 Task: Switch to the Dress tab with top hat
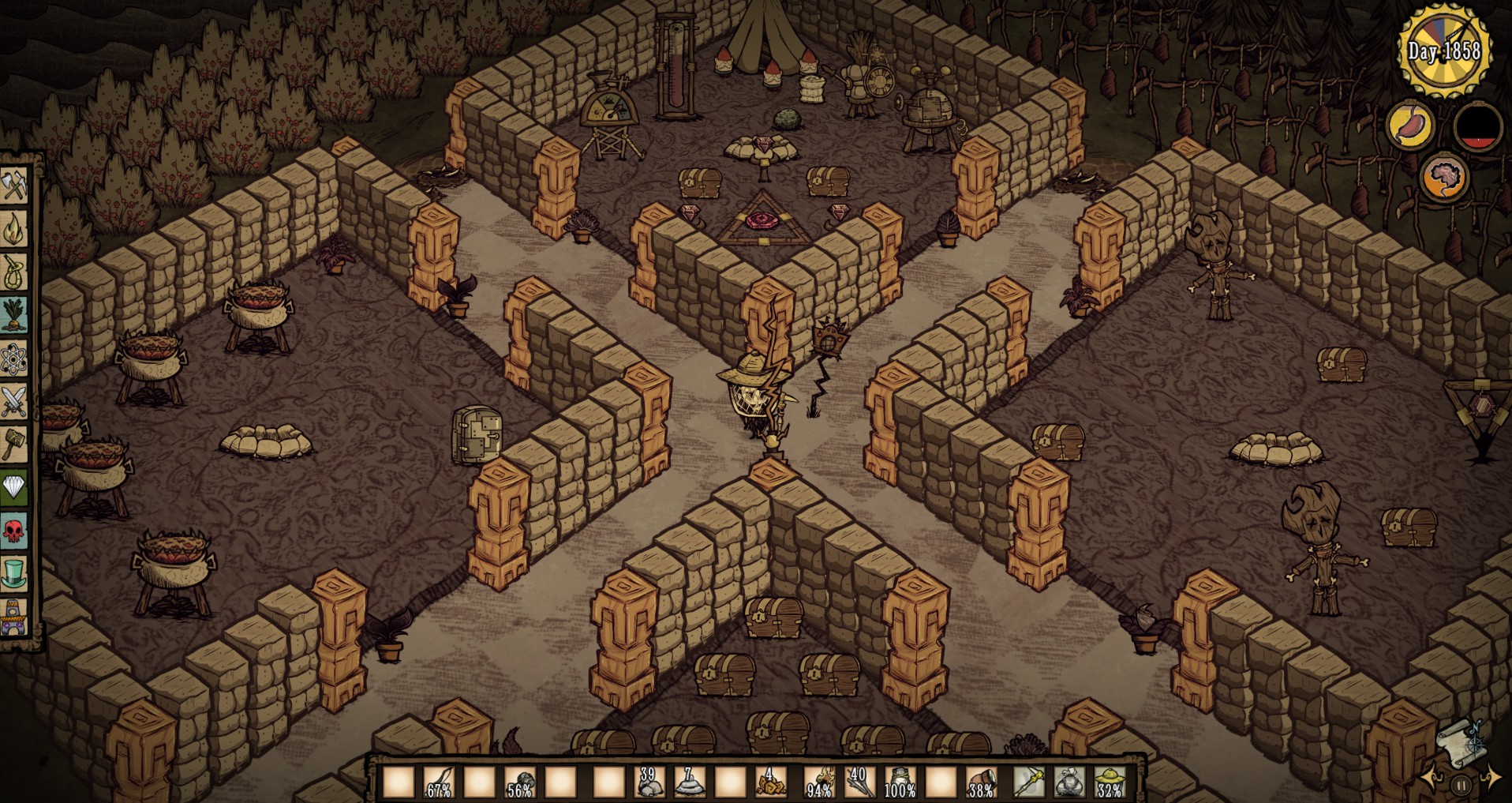(x=14, y=573)
